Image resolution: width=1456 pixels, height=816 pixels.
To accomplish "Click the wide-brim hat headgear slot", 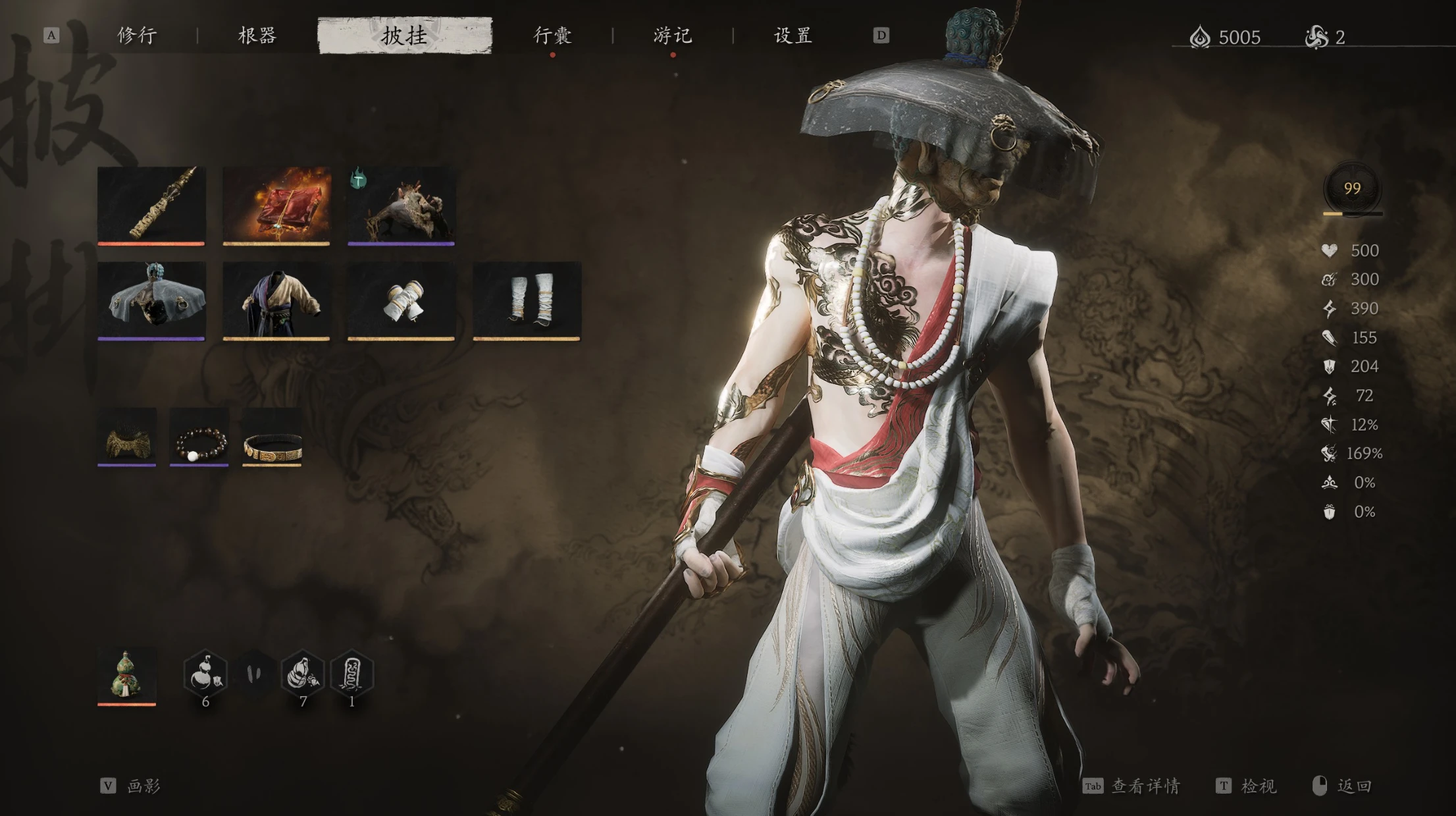I will coord(151,300).
